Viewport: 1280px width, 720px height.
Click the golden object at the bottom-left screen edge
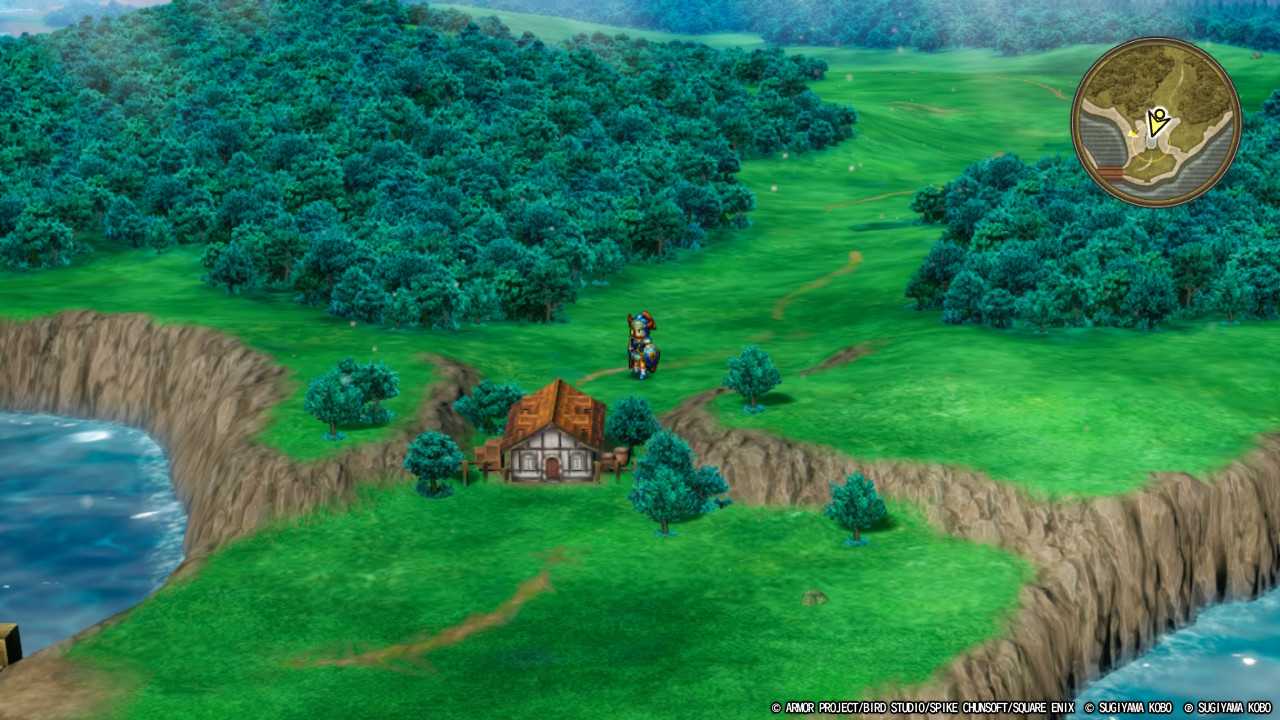[8, 648]
